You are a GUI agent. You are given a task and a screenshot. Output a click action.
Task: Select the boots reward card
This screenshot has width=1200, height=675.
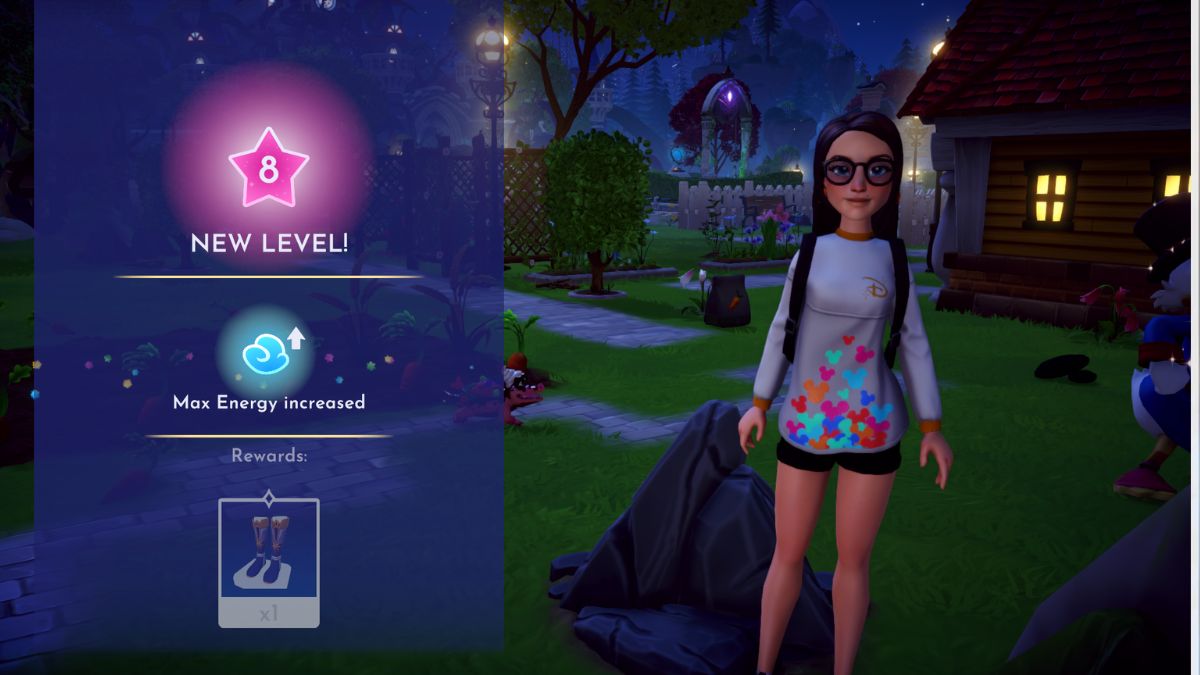click(x=268, y=560)
